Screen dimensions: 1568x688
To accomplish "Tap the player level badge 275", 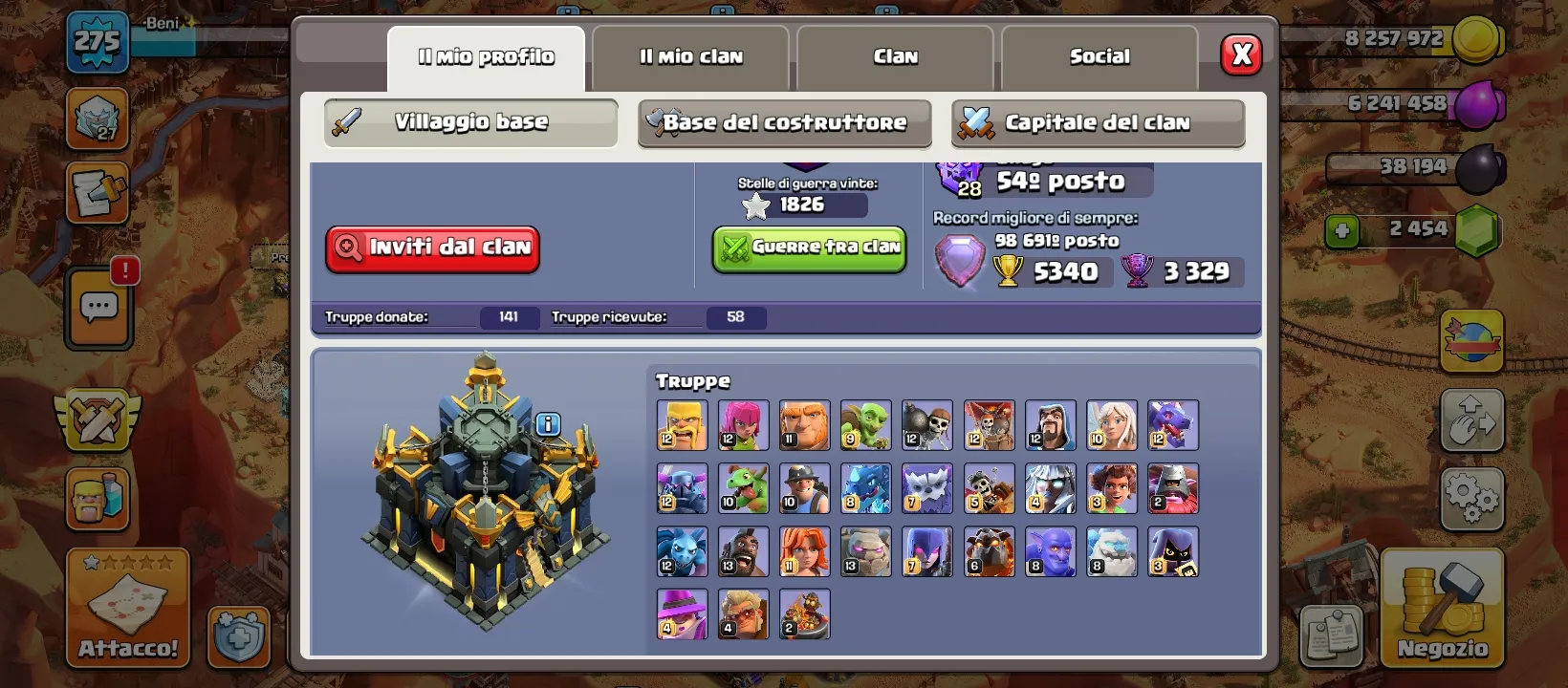I will coord(96,43).
